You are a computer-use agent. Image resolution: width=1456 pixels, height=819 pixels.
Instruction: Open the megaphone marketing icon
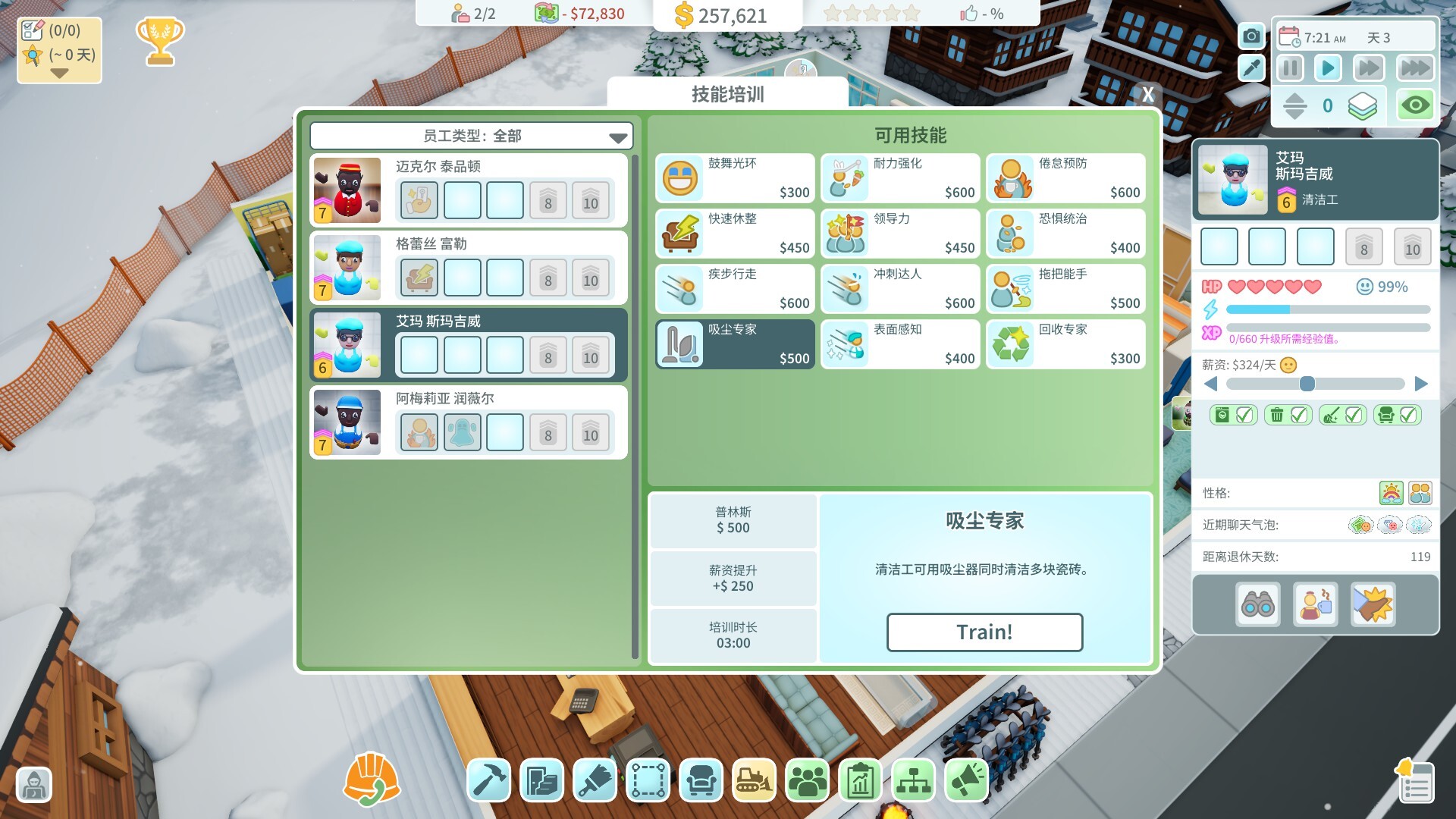coord(965,780)
